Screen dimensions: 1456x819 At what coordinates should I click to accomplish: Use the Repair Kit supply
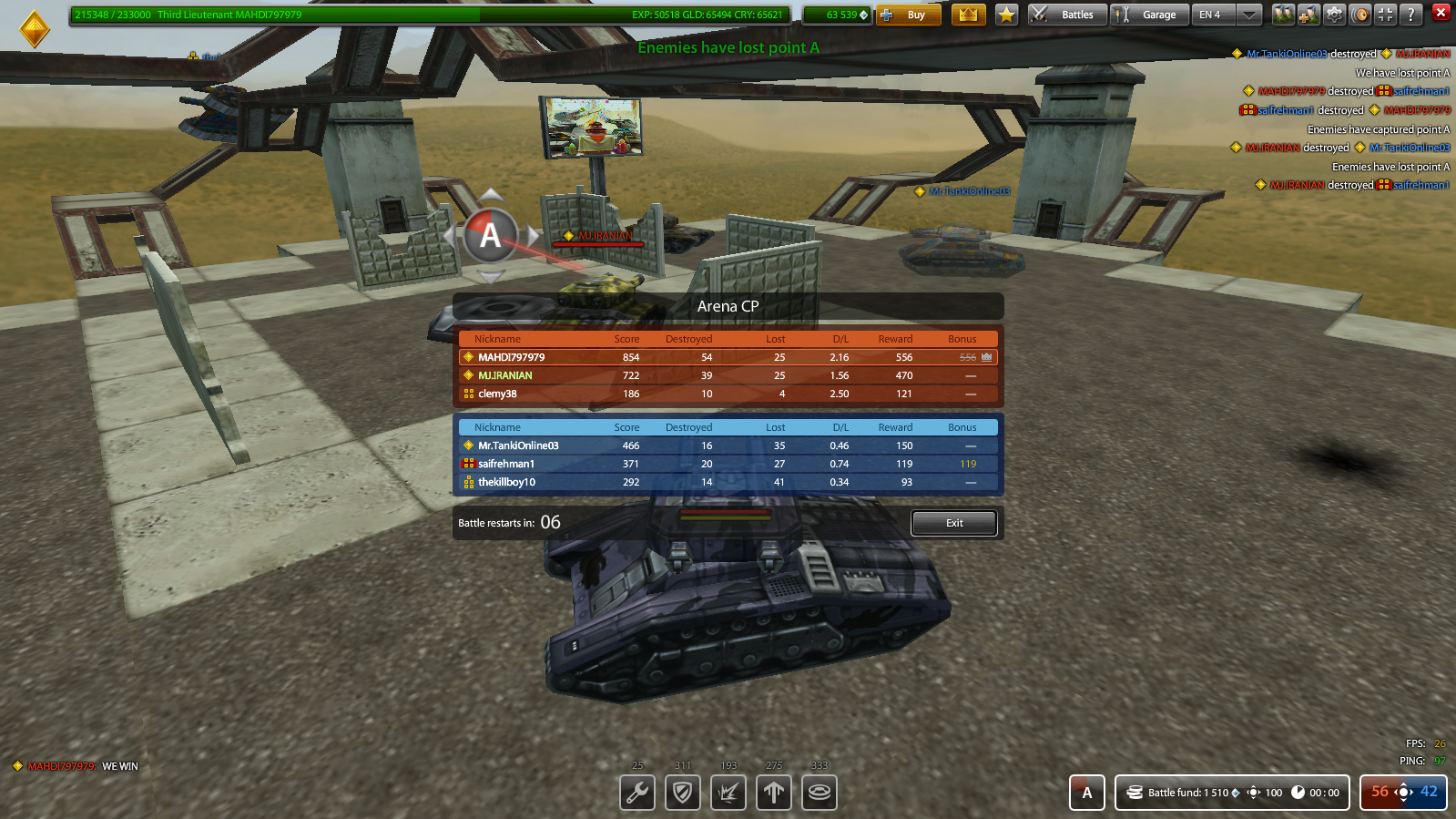pos(637,793)
